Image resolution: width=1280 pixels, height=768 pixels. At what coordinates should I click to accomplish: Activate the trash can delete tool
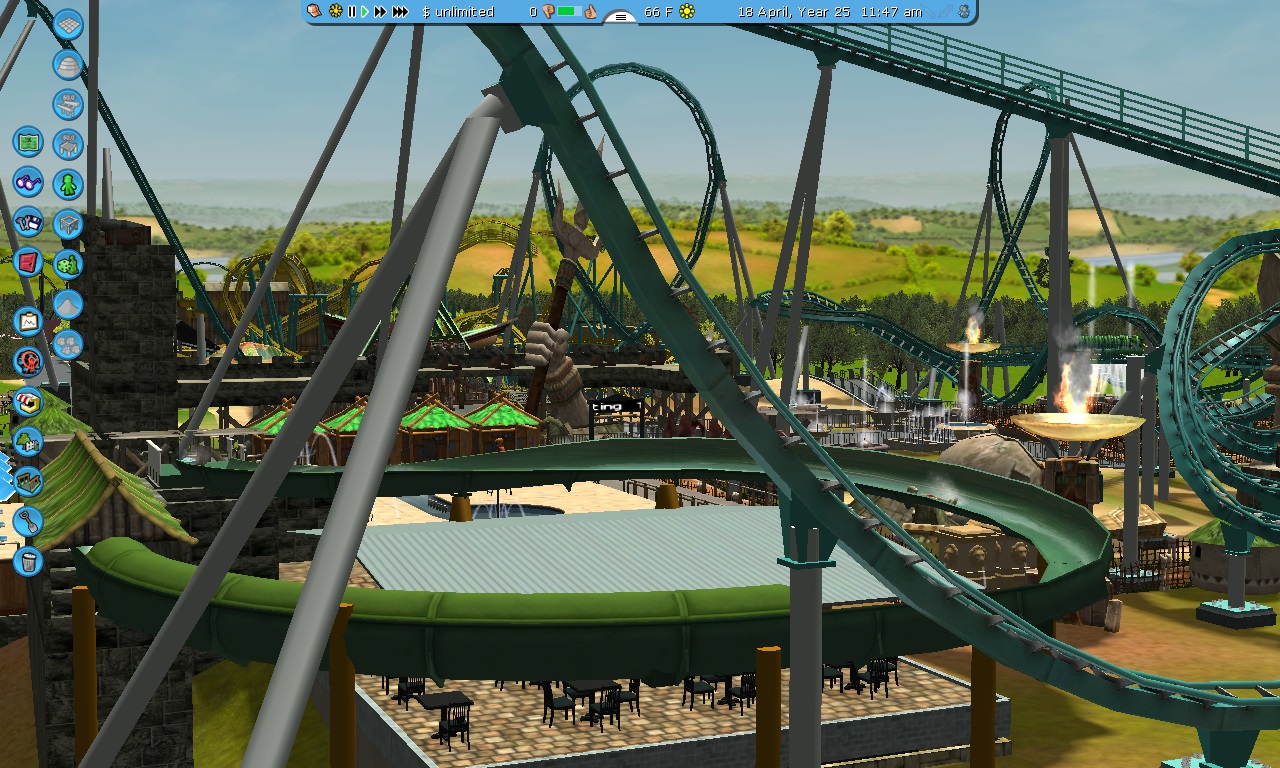[28, 561]
